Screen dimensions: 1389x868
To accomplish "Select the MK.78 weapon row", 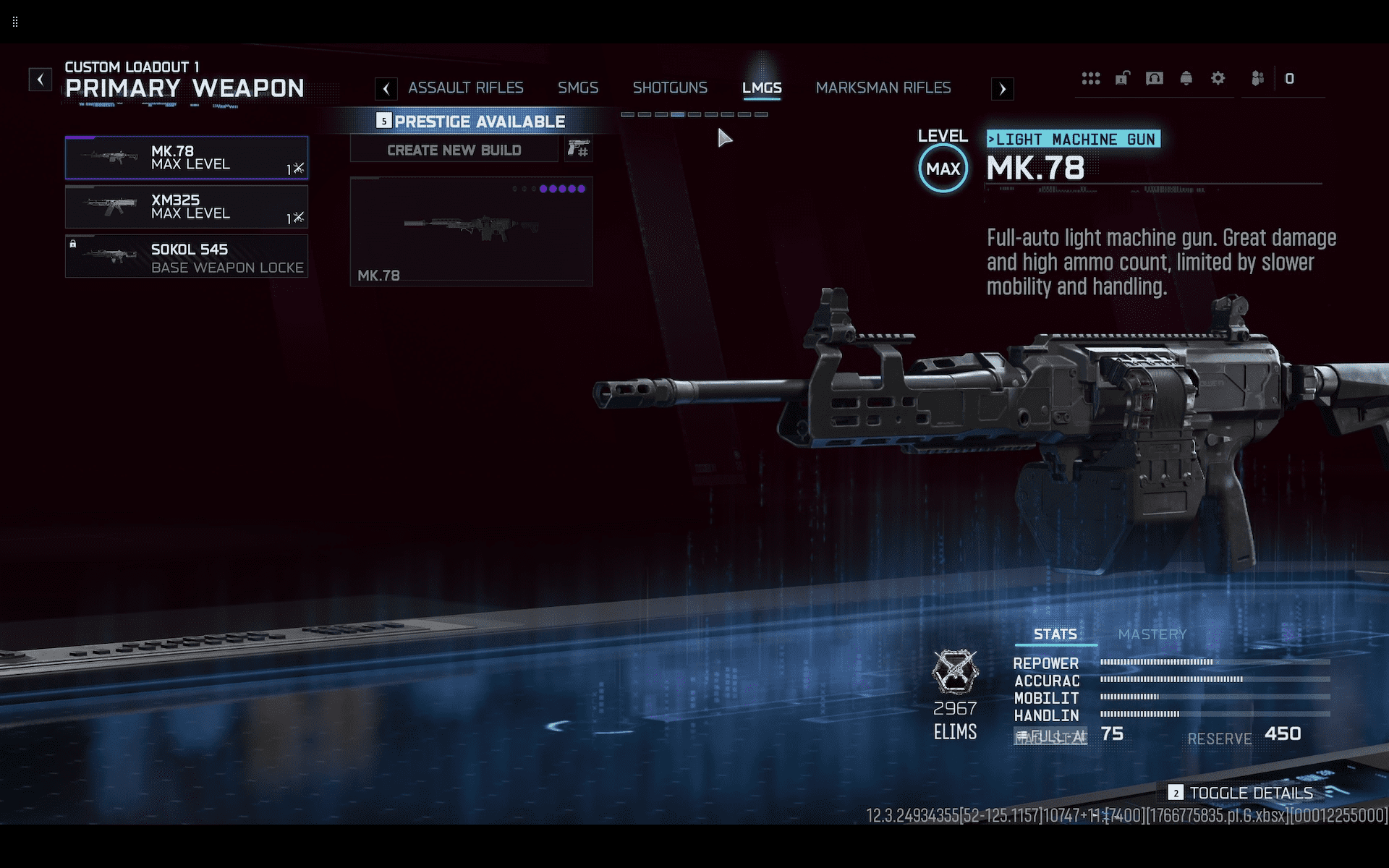I will tap(187, 158).
